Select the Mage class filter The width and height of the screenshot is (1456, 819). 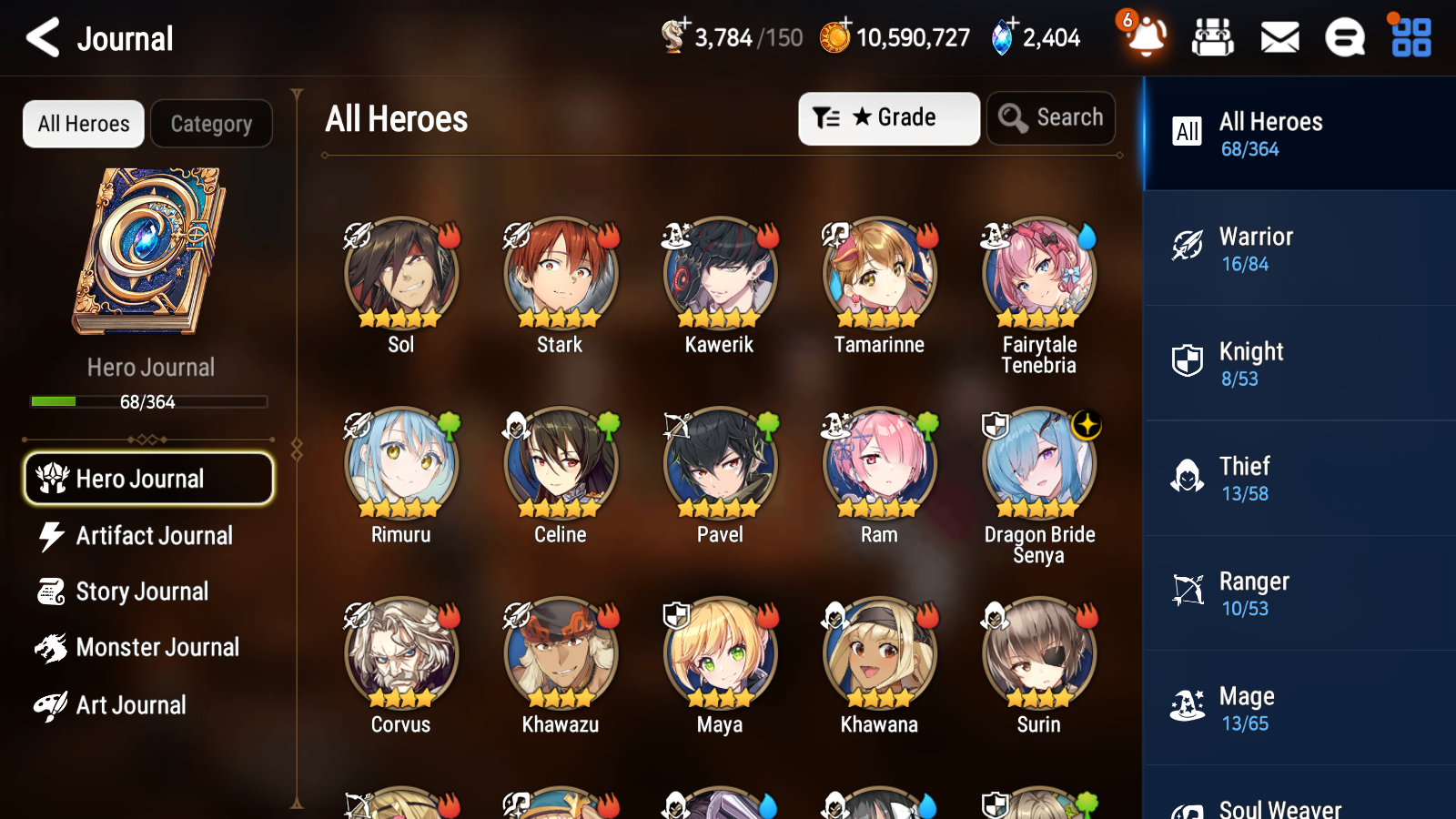click(x=1299, y=708)
